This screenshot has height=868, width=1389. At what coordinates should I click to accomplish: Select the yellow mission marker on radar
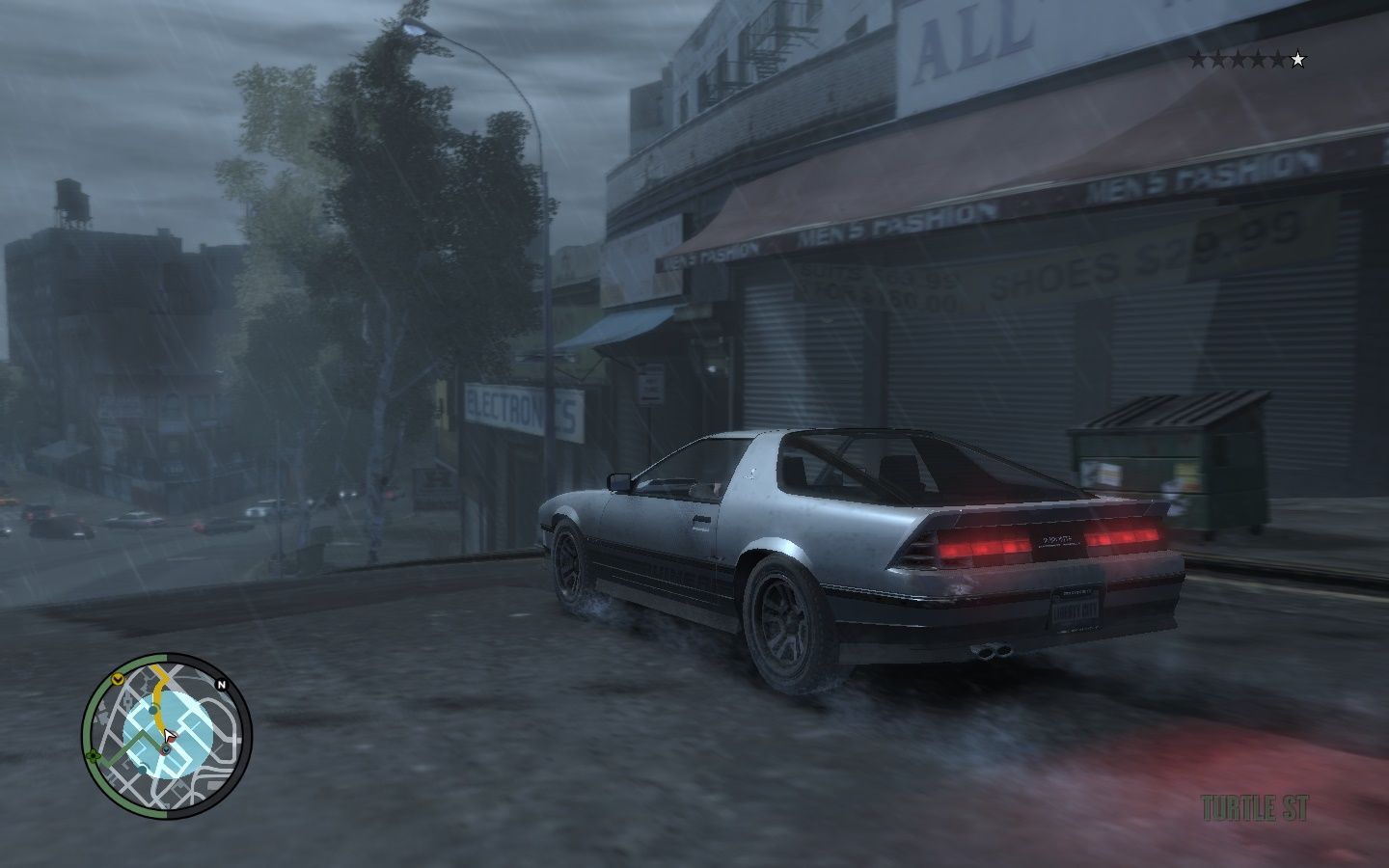[117, 679]
